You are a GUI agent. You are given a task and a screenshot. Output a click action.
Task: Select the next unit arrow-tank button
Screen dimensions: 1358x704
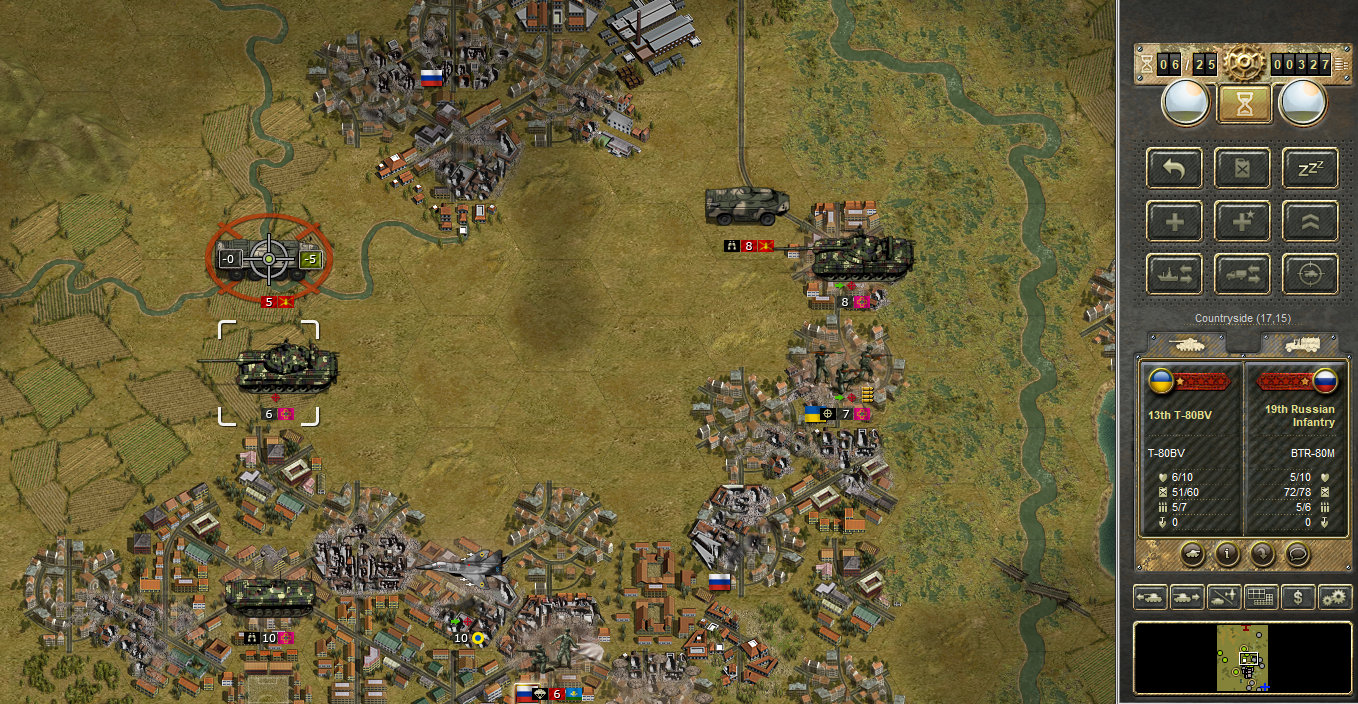tap(1187, 597)
